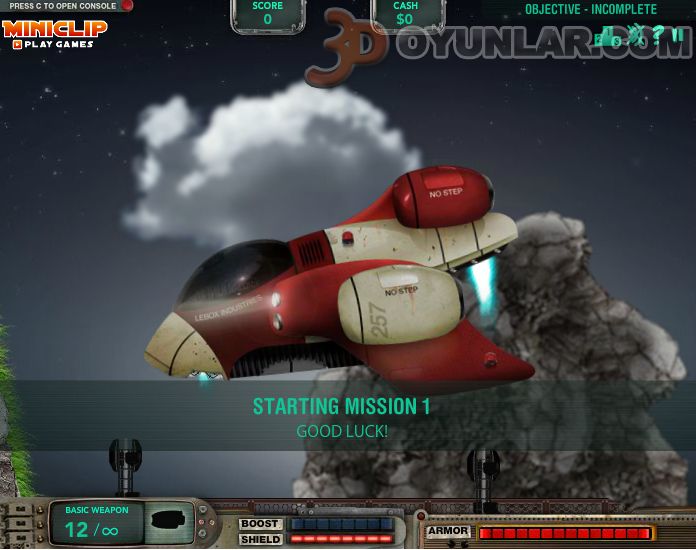Click the Miniclip Play Games logo
The height and width of the screenshot is (550, 696).
pos(53,33)
